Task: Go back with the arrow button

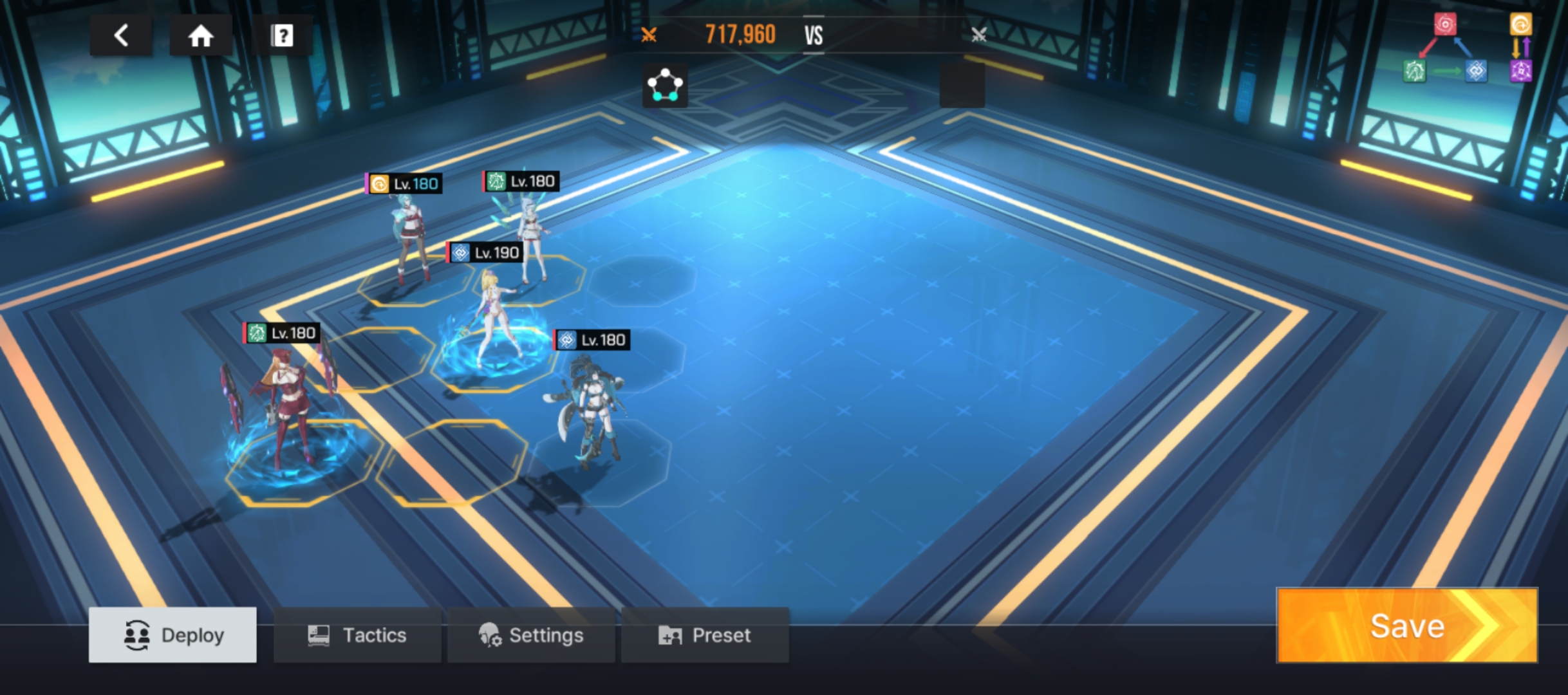Action: click(121, 35)
